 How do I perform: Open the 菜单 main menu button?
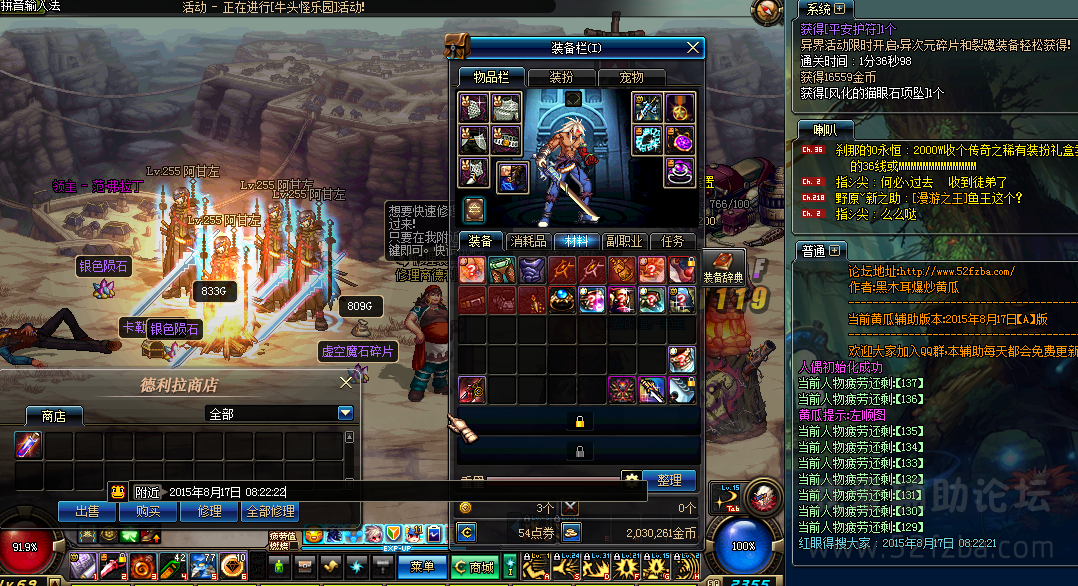coord(421,566)
